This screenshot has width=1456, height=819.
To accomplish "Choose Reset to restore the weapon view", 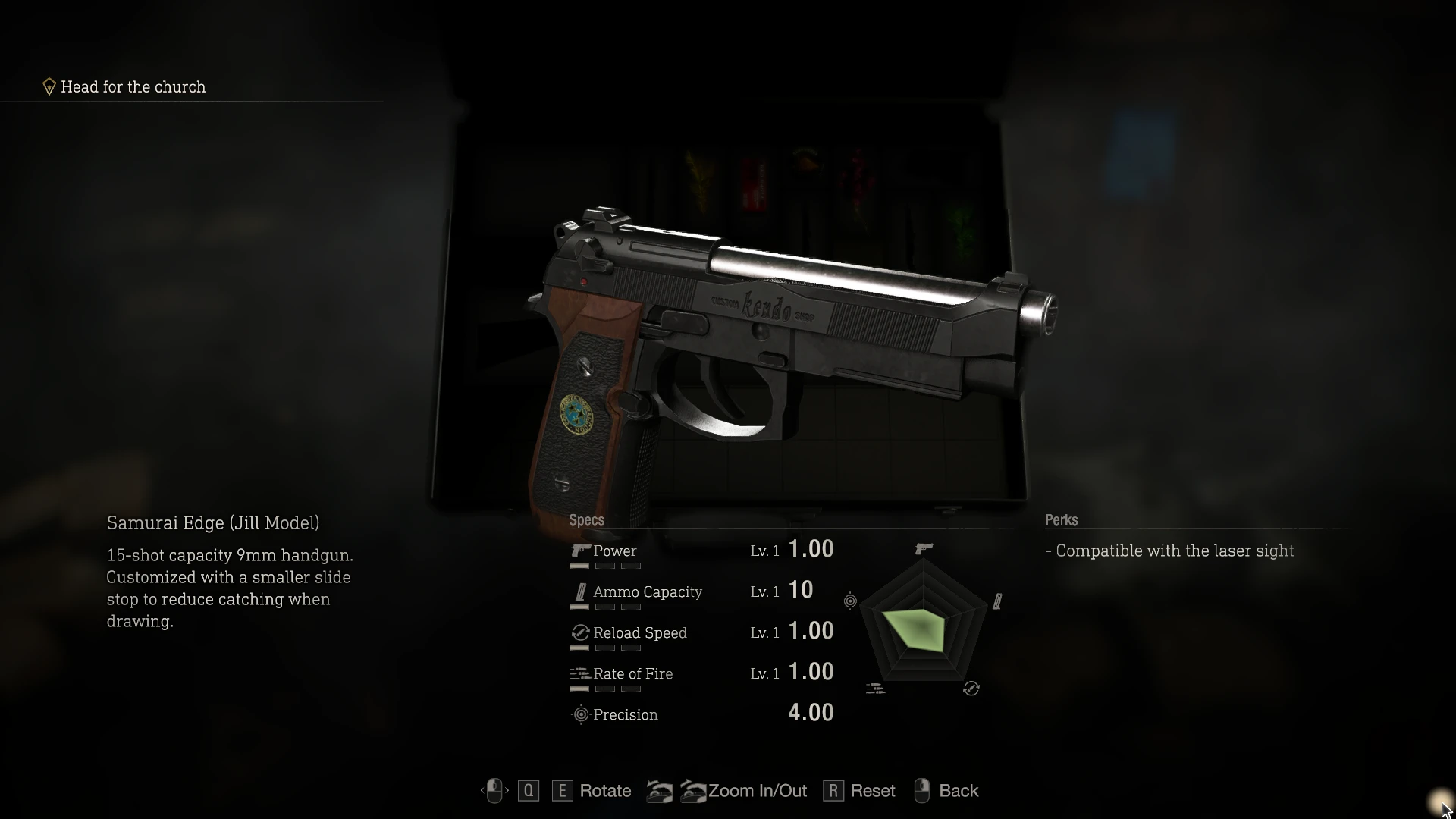I will coord(872,791).
